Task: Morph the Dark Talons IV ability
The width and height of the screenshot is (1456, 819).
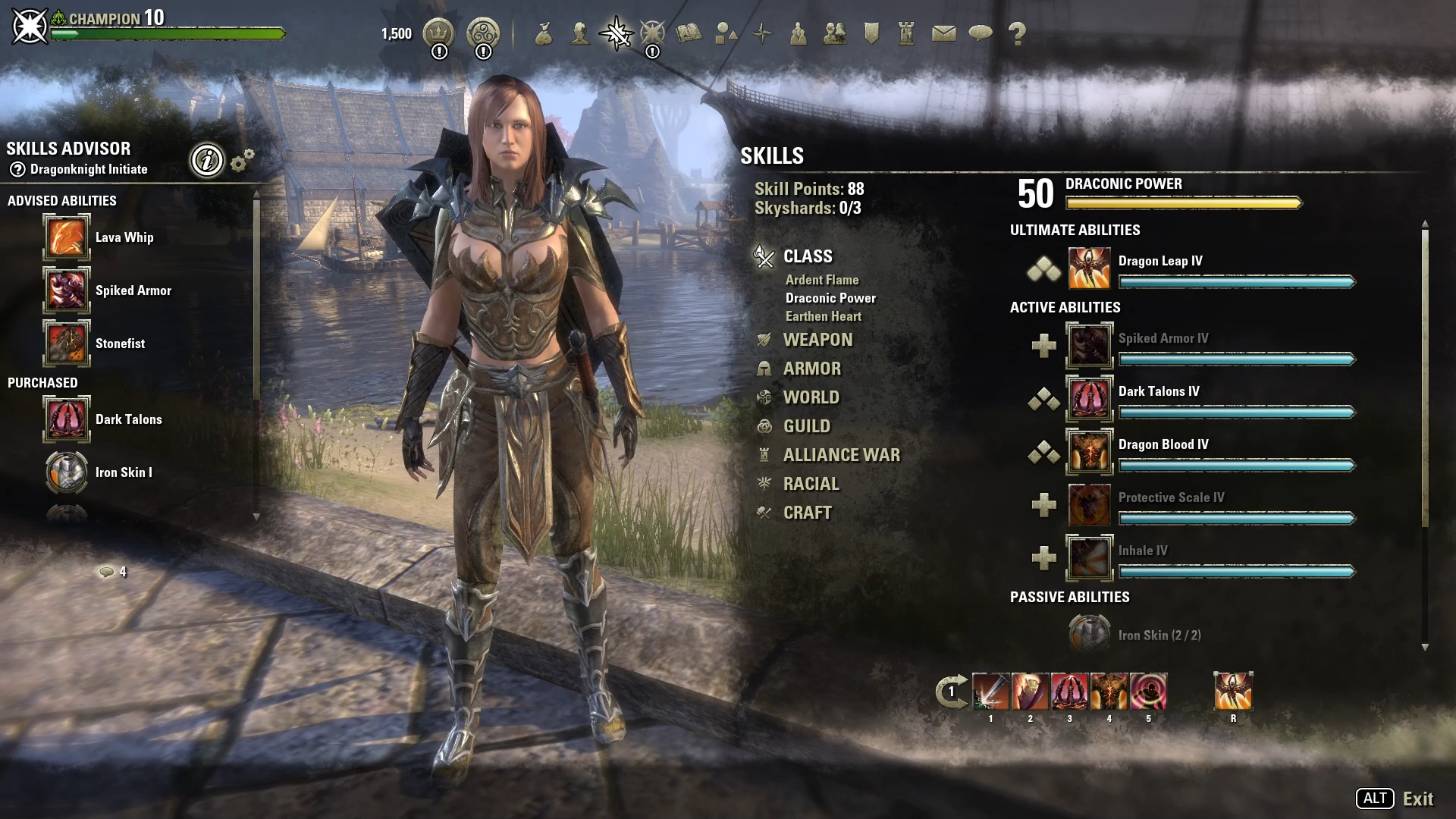Action: (1043, 399)
